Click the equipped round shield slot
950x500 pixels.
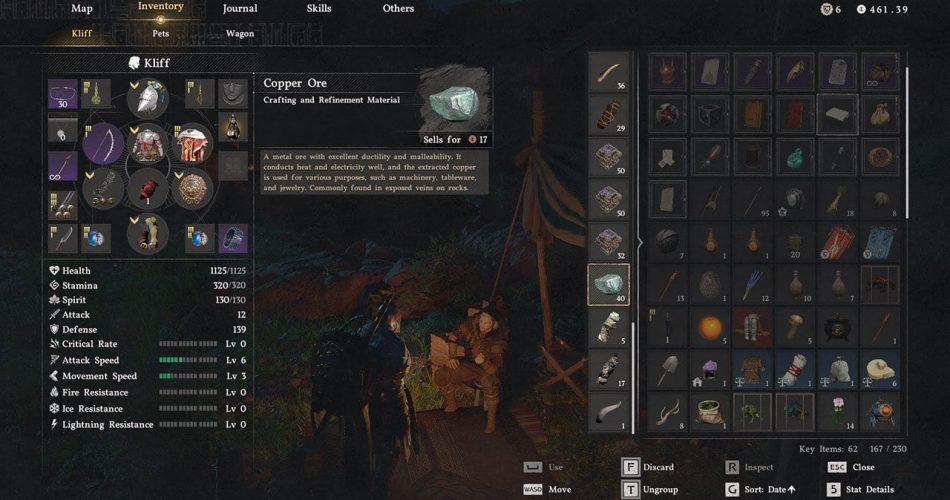[191, 187]
